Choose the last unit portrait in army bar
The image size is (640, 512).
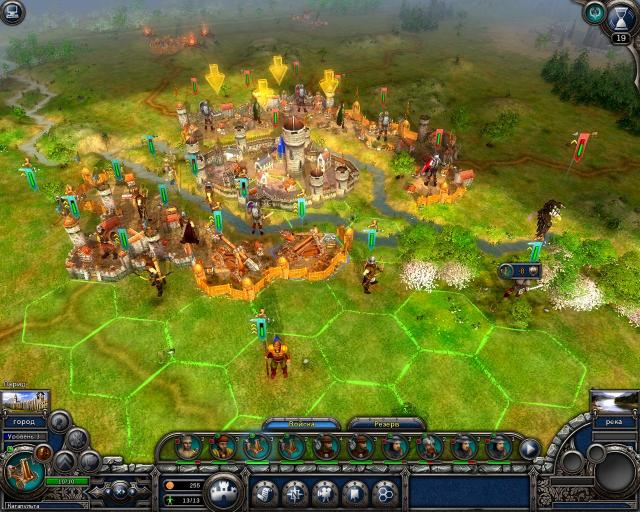[x=497, y=447]
